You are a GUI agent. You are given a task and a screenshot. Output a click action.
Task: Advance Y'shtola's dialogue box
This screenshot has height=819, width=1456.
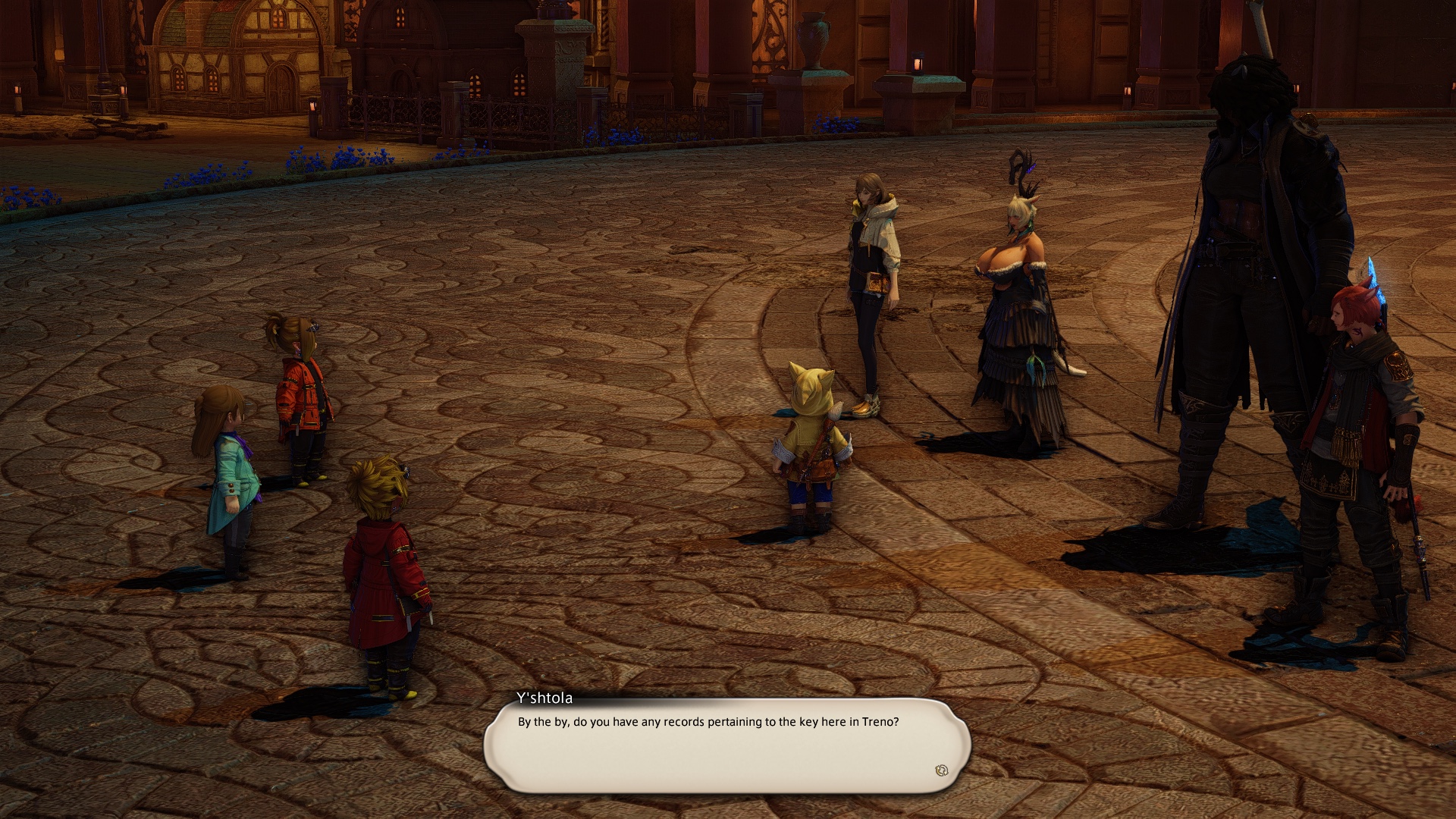tap(726, 745)
